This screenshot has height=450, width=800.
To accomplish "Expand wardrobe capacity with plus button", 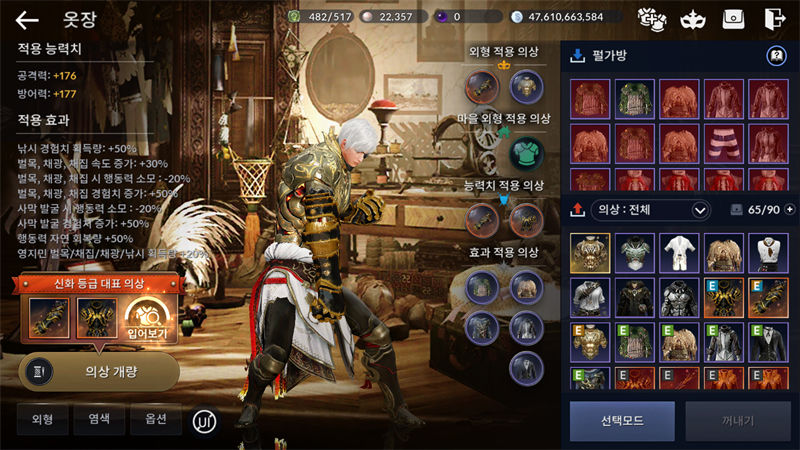I will pos(791,210).
